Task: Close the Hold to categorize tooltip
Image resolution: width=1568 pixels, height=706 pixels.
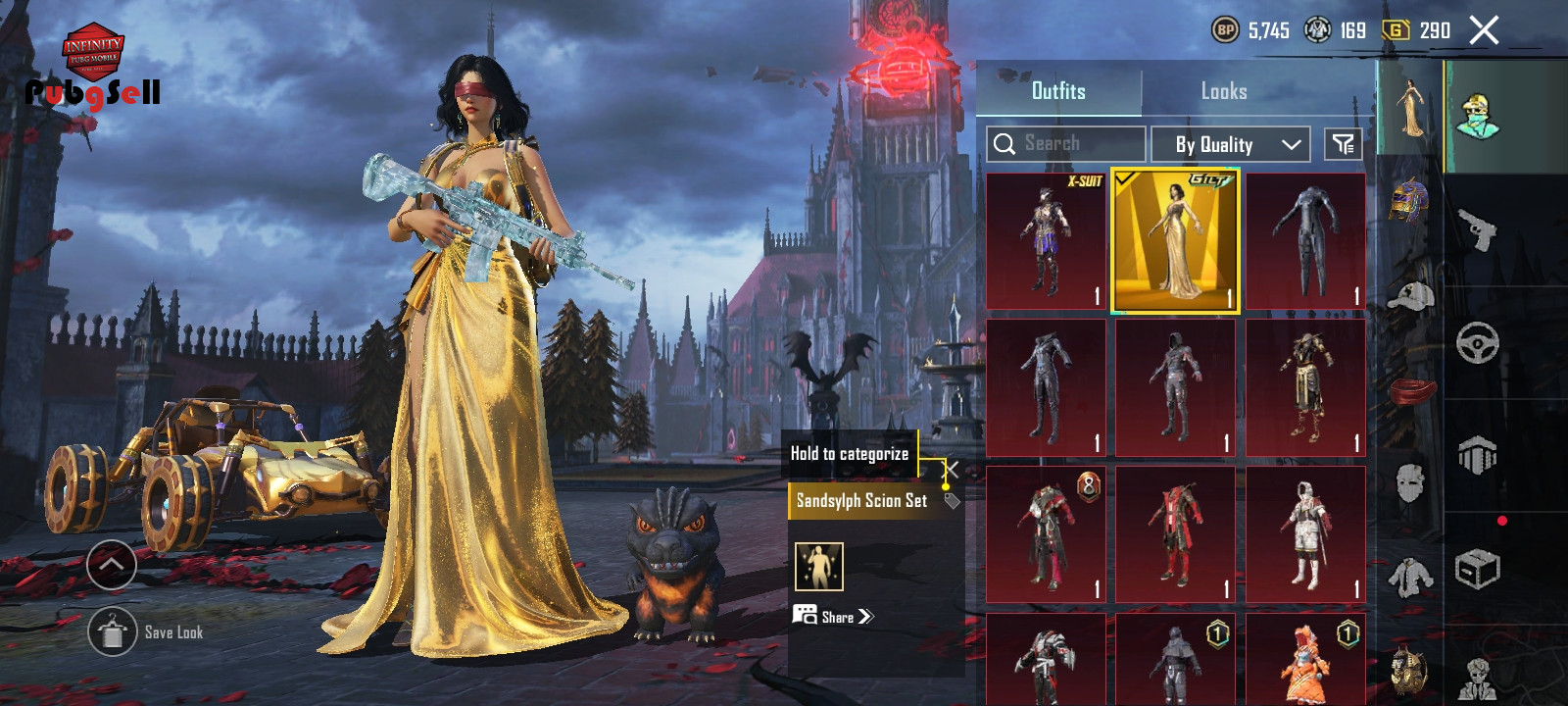Action: (951, 469)
